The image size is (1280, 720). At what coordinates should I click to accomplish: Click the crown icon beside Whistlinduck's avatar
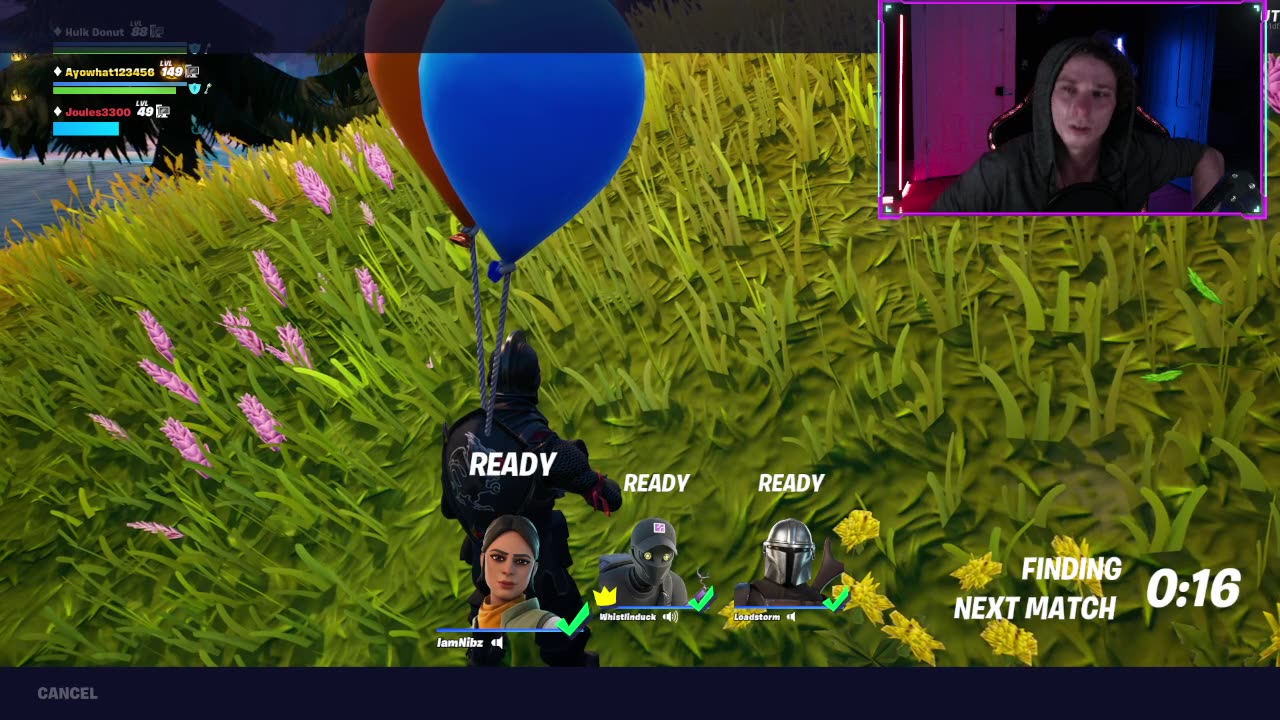[x=602, y=597]
